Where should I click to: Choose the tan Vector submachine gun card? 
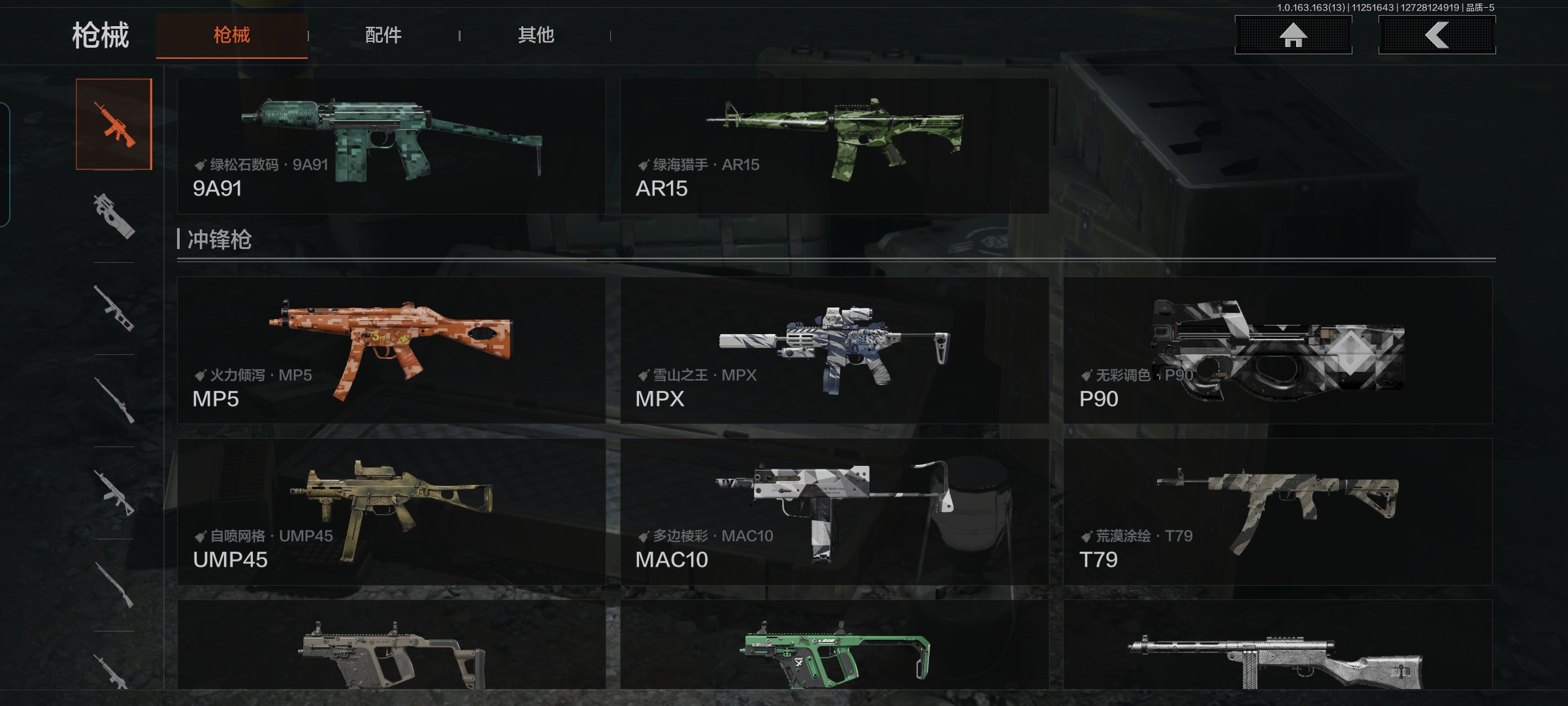(x=391, y=646)
